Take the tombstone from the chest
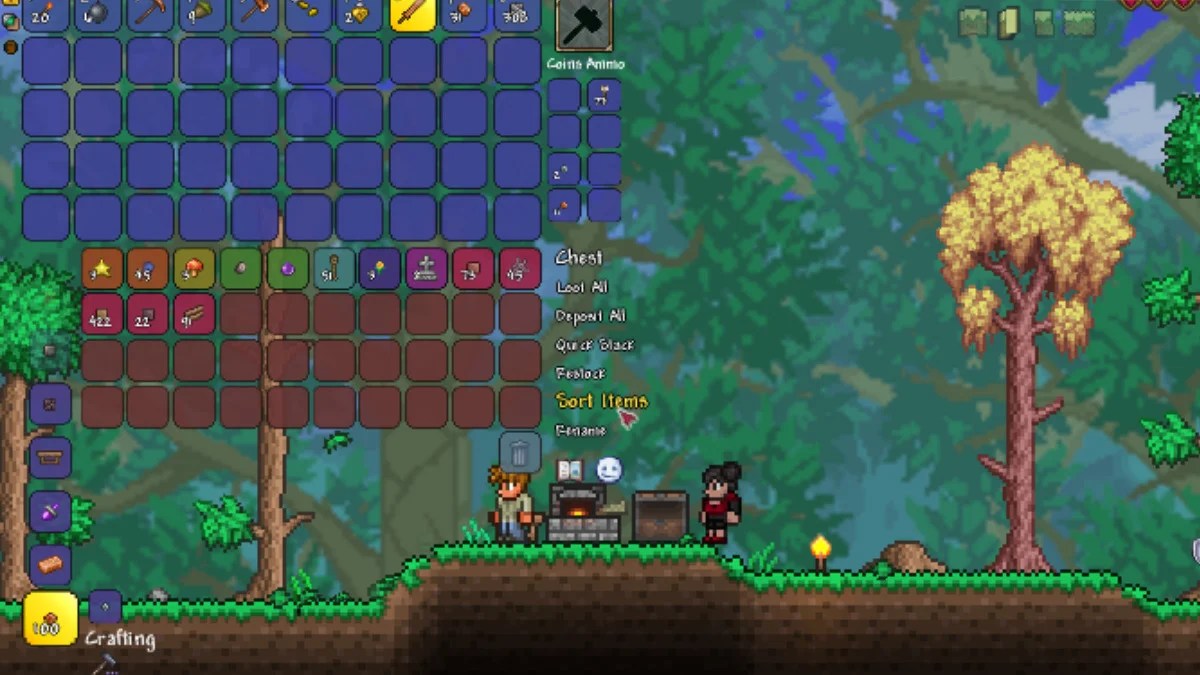This screenshot has width=1200, height=675. coord(426,269)
